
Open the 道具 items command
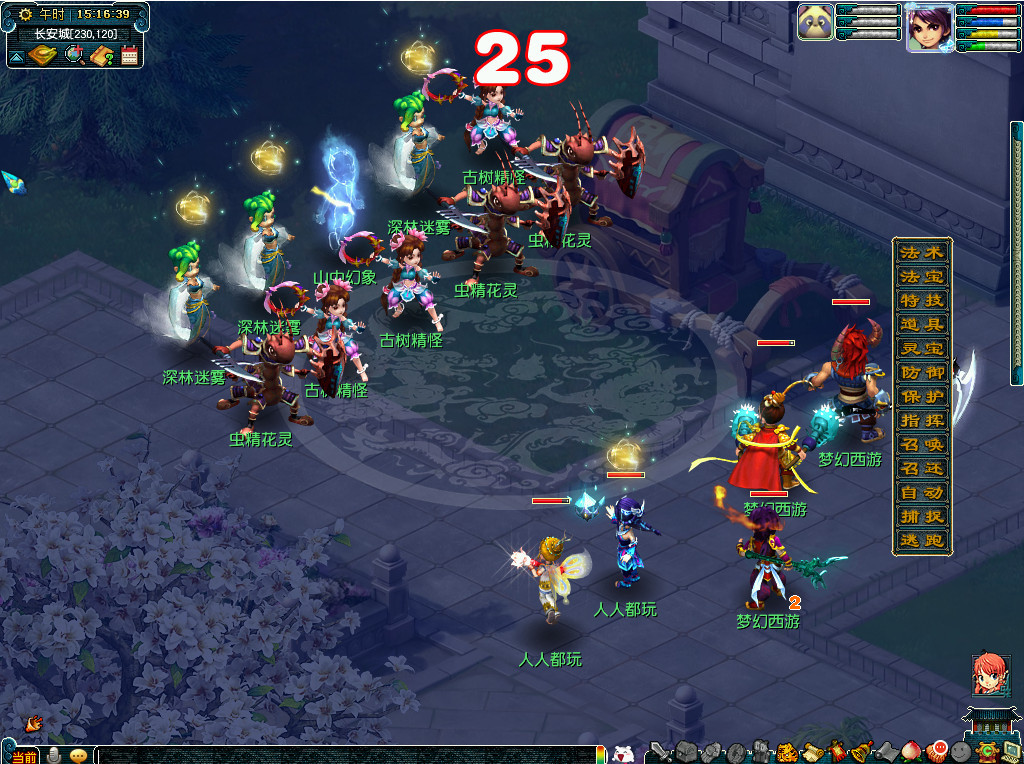922,324
